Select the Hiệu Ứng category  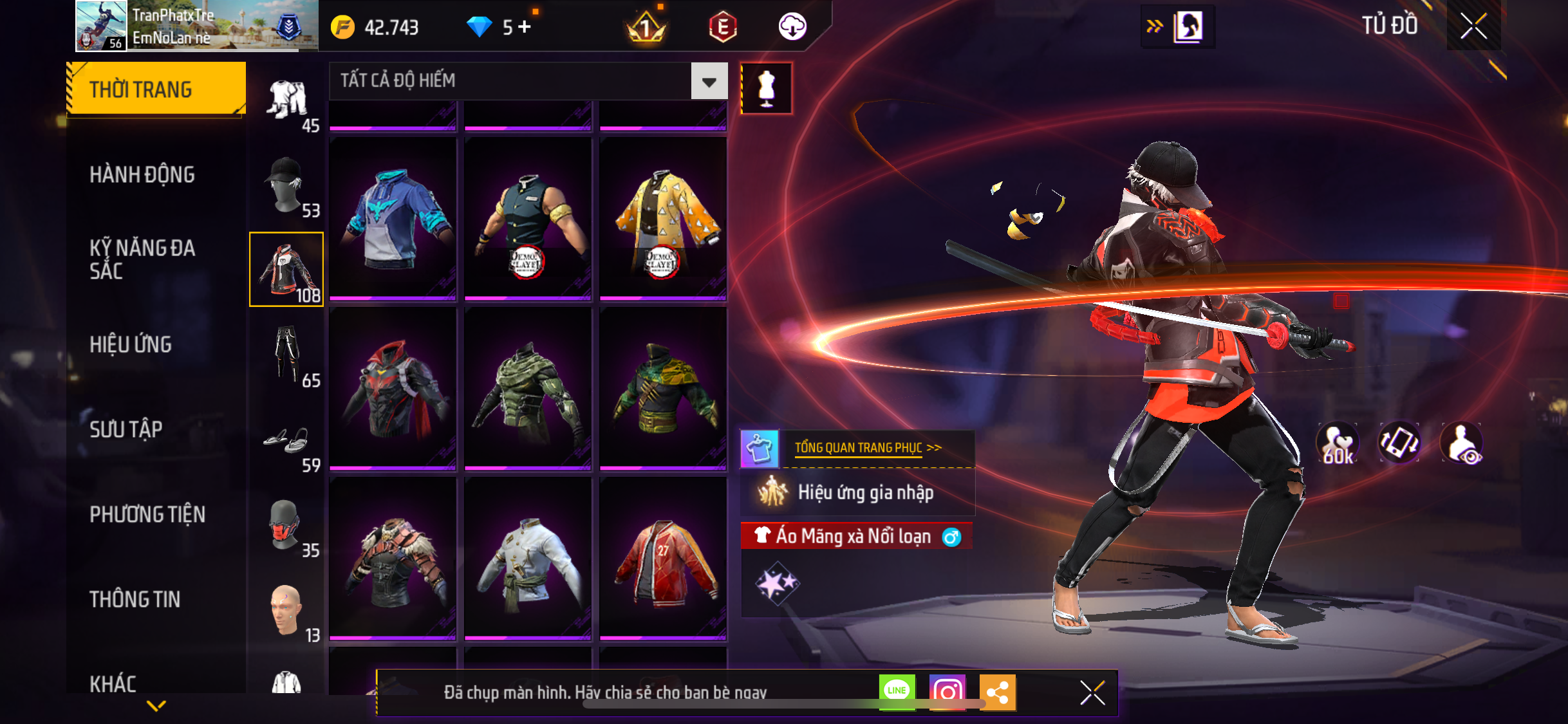(x=131, y=344)
